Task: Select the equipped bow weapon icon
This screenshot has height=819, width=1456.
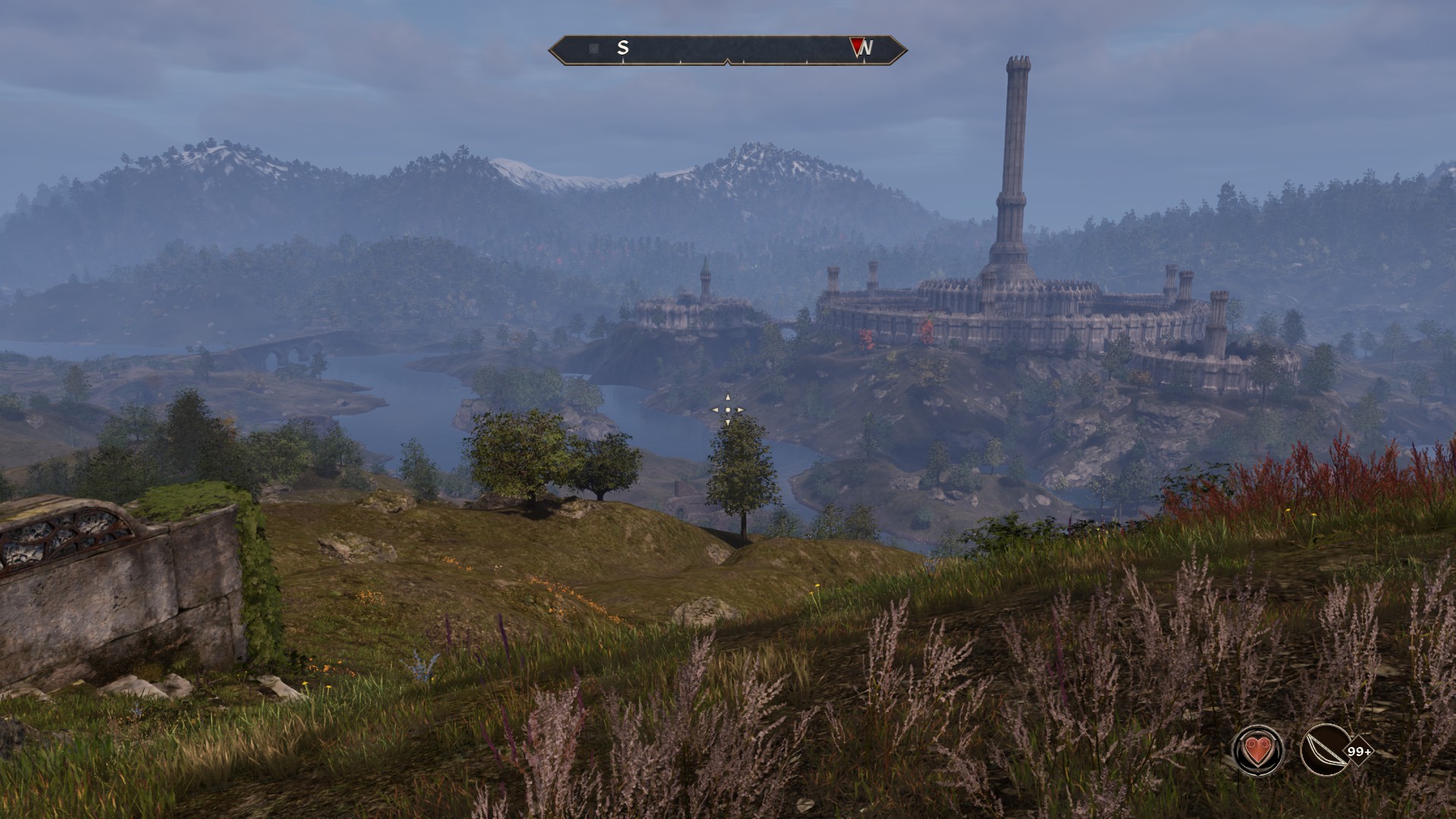Action: [1324, 751]
